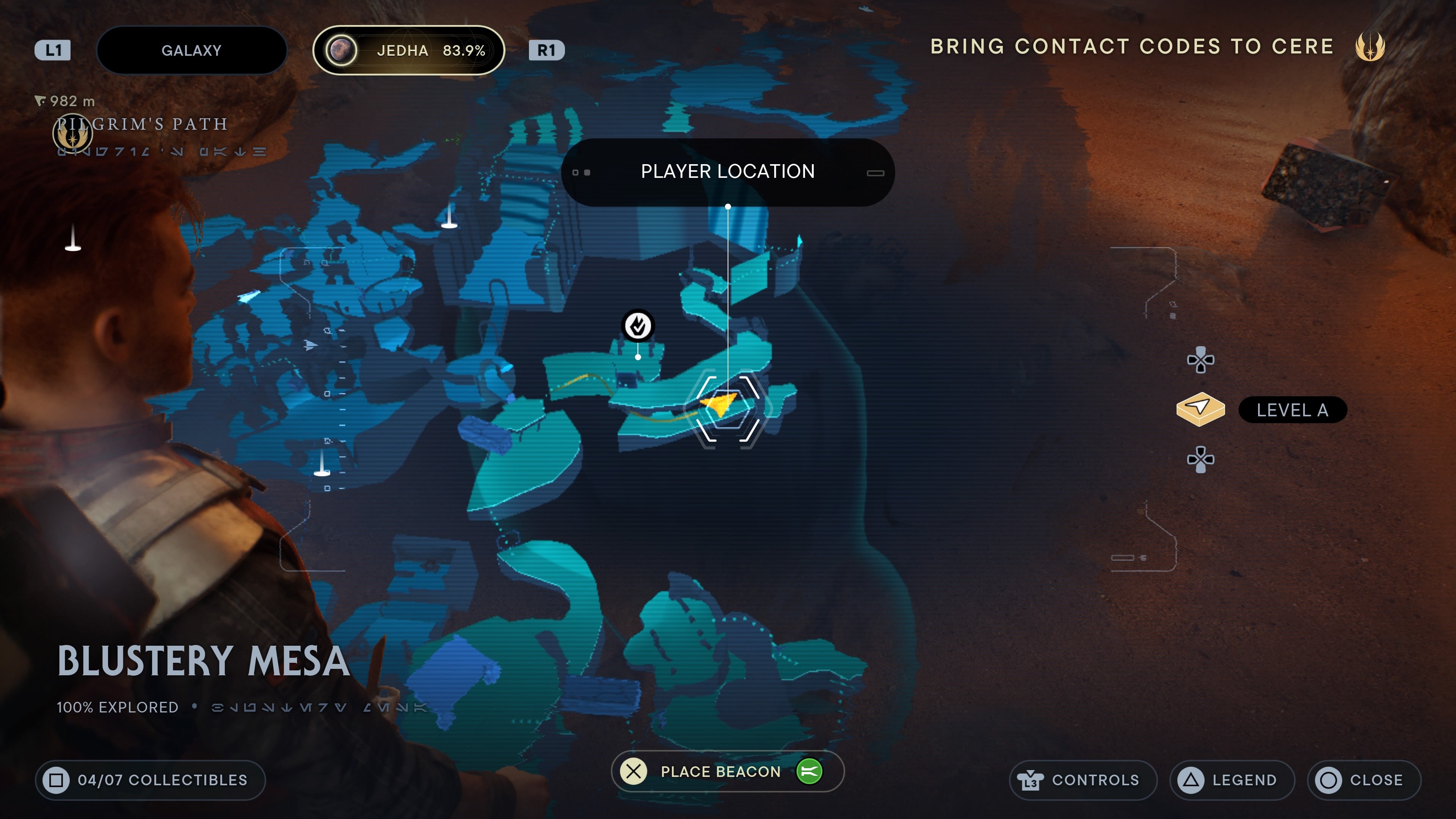Select the yellow player location arrow

[x=719, y=404]
